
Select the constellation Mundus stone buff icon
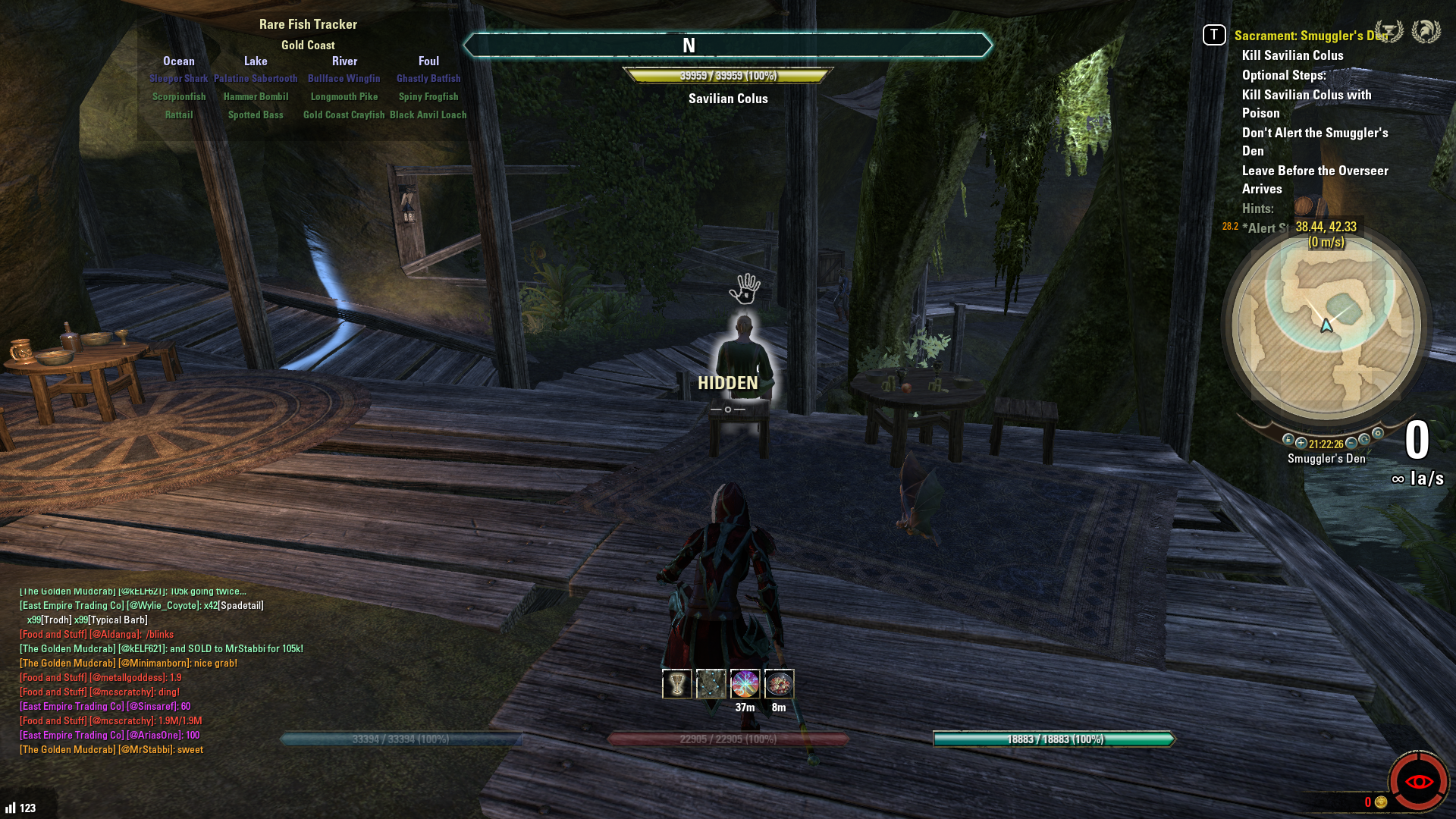coord(711,684)
